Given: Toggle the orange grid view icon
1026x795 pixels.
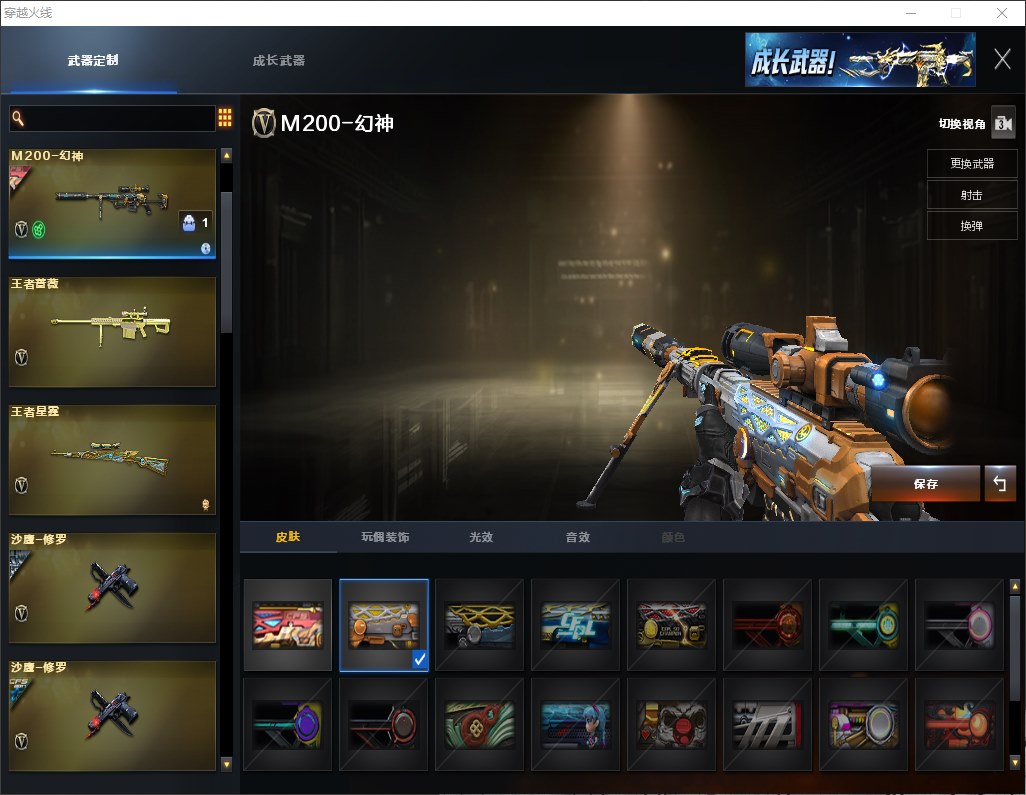Looking at the screenshot, I should [225, 118].
